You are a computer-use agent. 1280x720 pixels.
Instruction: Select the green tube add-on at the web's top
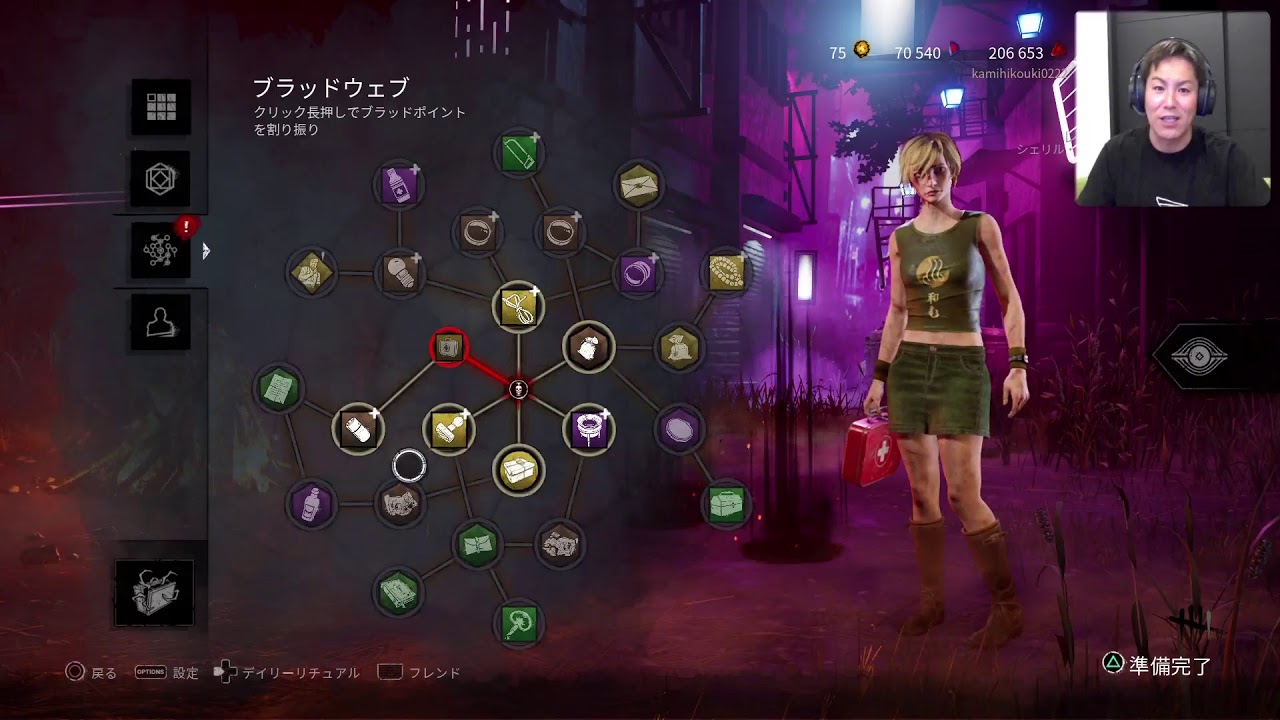519,153
